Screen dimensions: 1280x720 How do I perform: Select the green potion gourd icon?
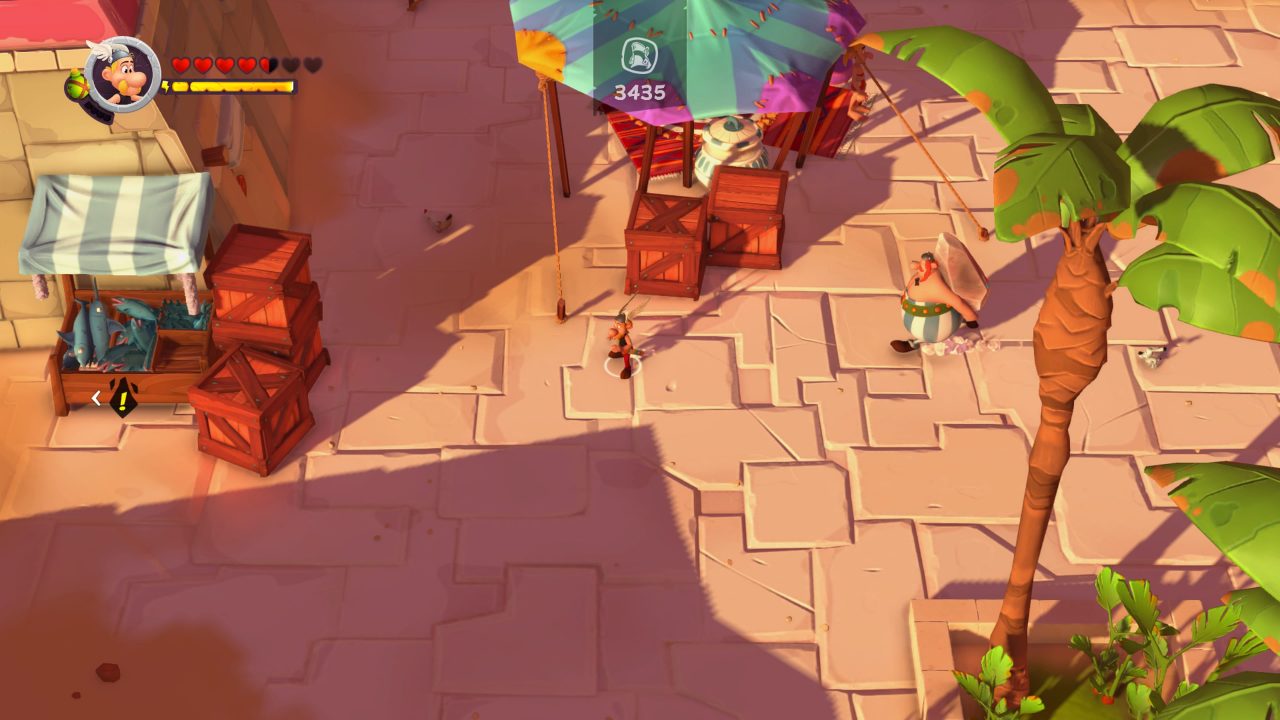click(76, 87)
